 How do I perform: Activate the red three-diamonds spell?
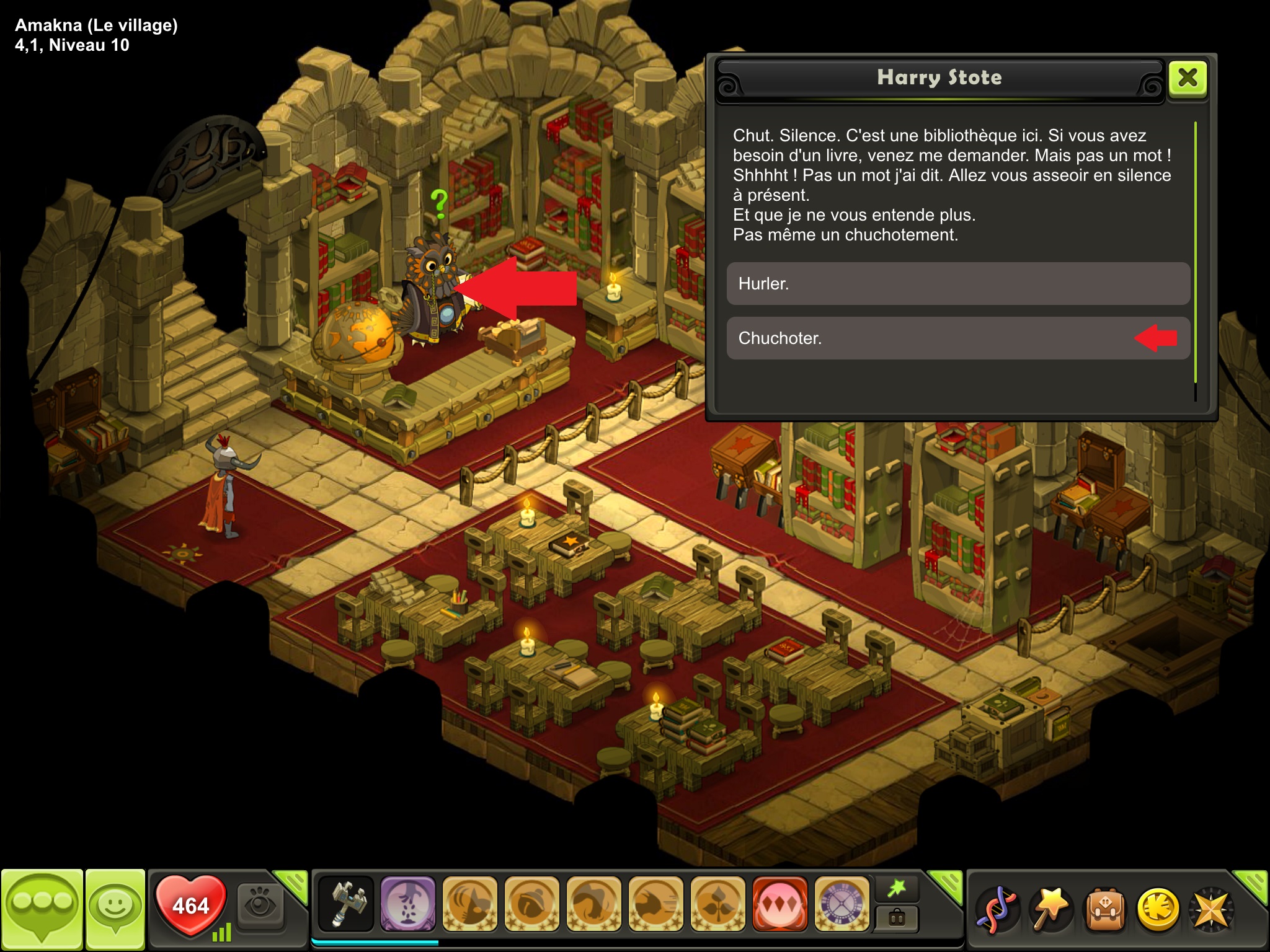780,904
